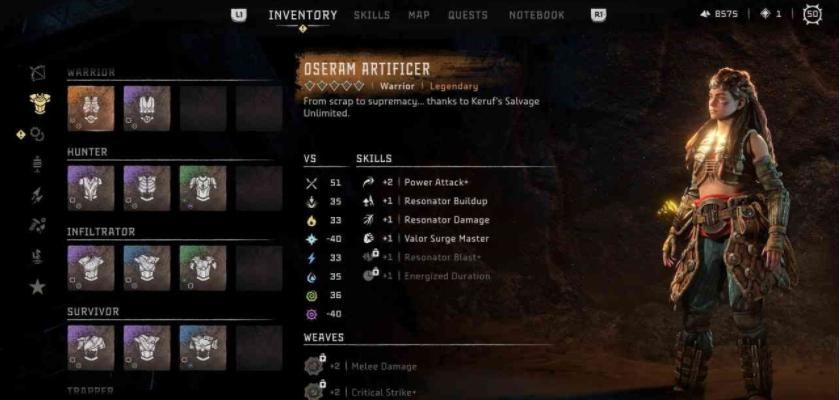840x400 pixels.
Task: Show the outfits armor category
Action: pos(39,102)
